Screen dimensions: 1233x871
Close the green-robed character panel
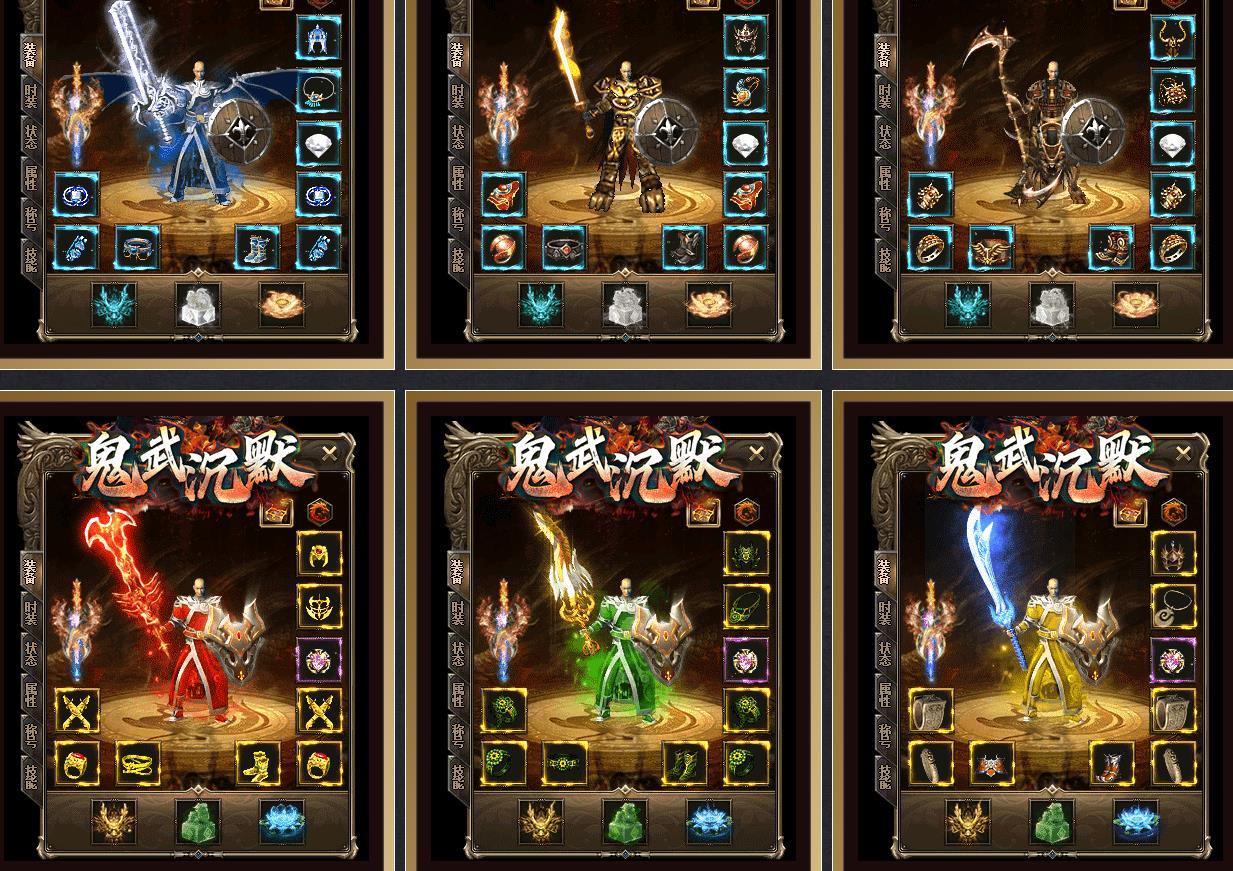coord(756,454)
